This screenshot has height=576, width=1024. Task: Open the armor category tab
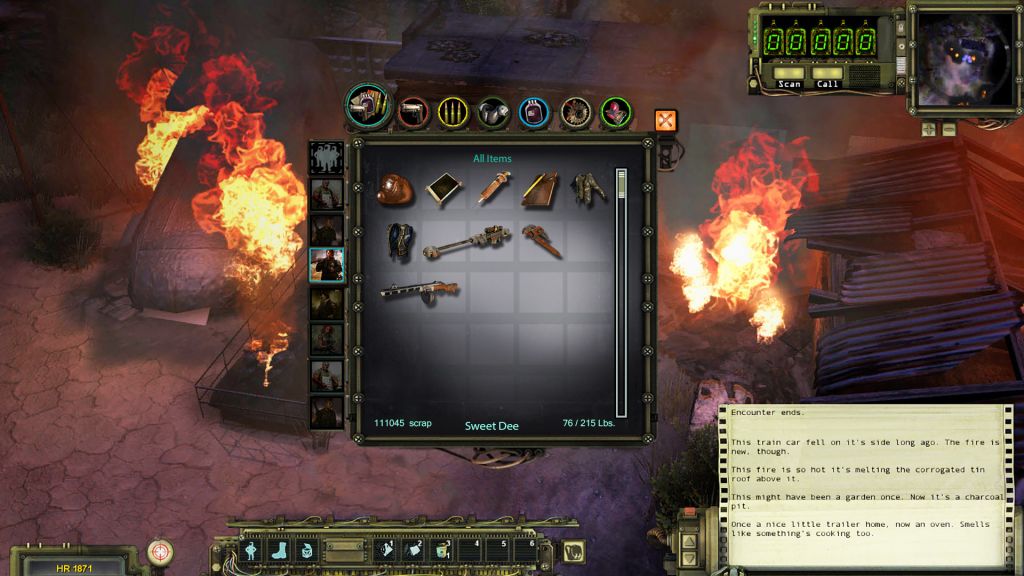pos(493,112)
